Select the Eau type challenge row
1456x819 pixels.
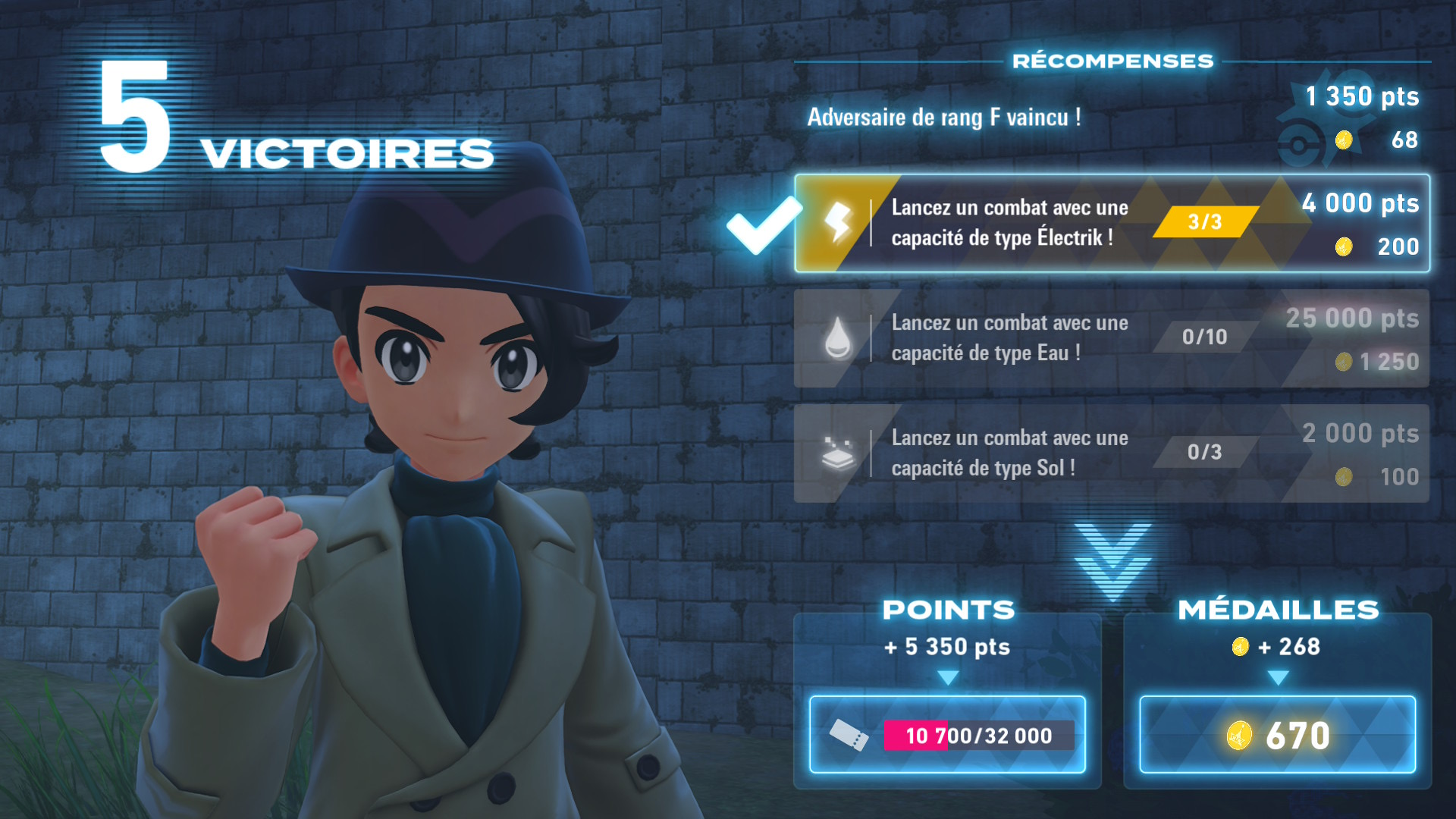pyautogui.click(x=1112, y=338)
